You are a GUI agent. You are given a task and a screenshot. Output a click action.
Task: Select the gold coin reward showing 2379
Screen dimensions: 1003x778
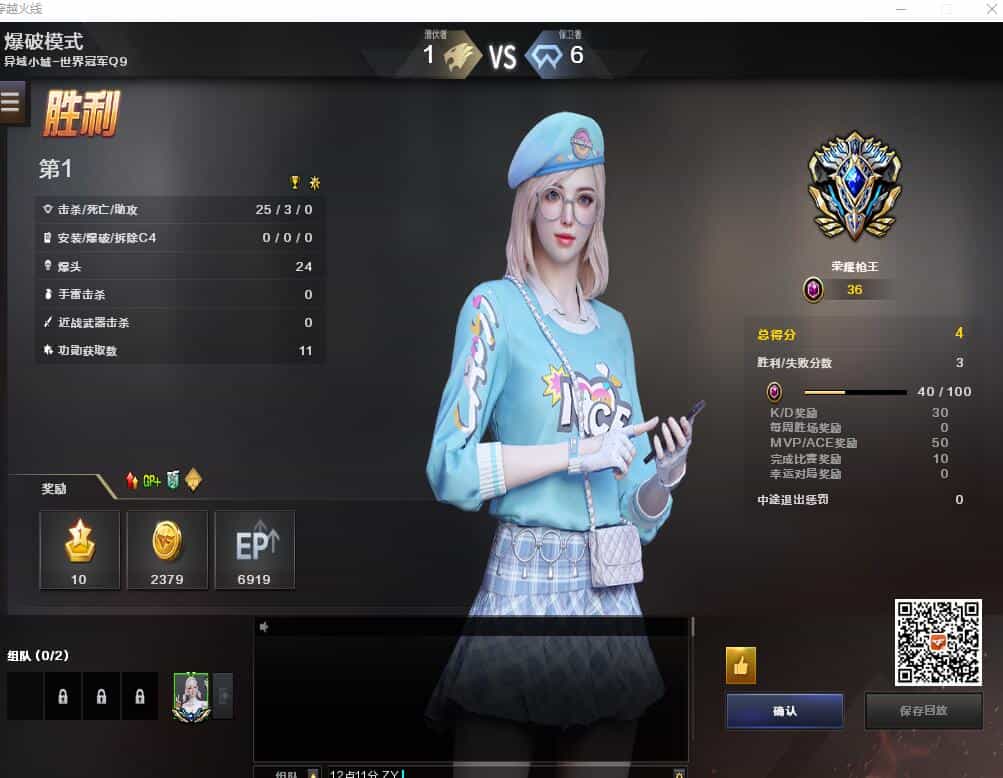click(167, 549)
